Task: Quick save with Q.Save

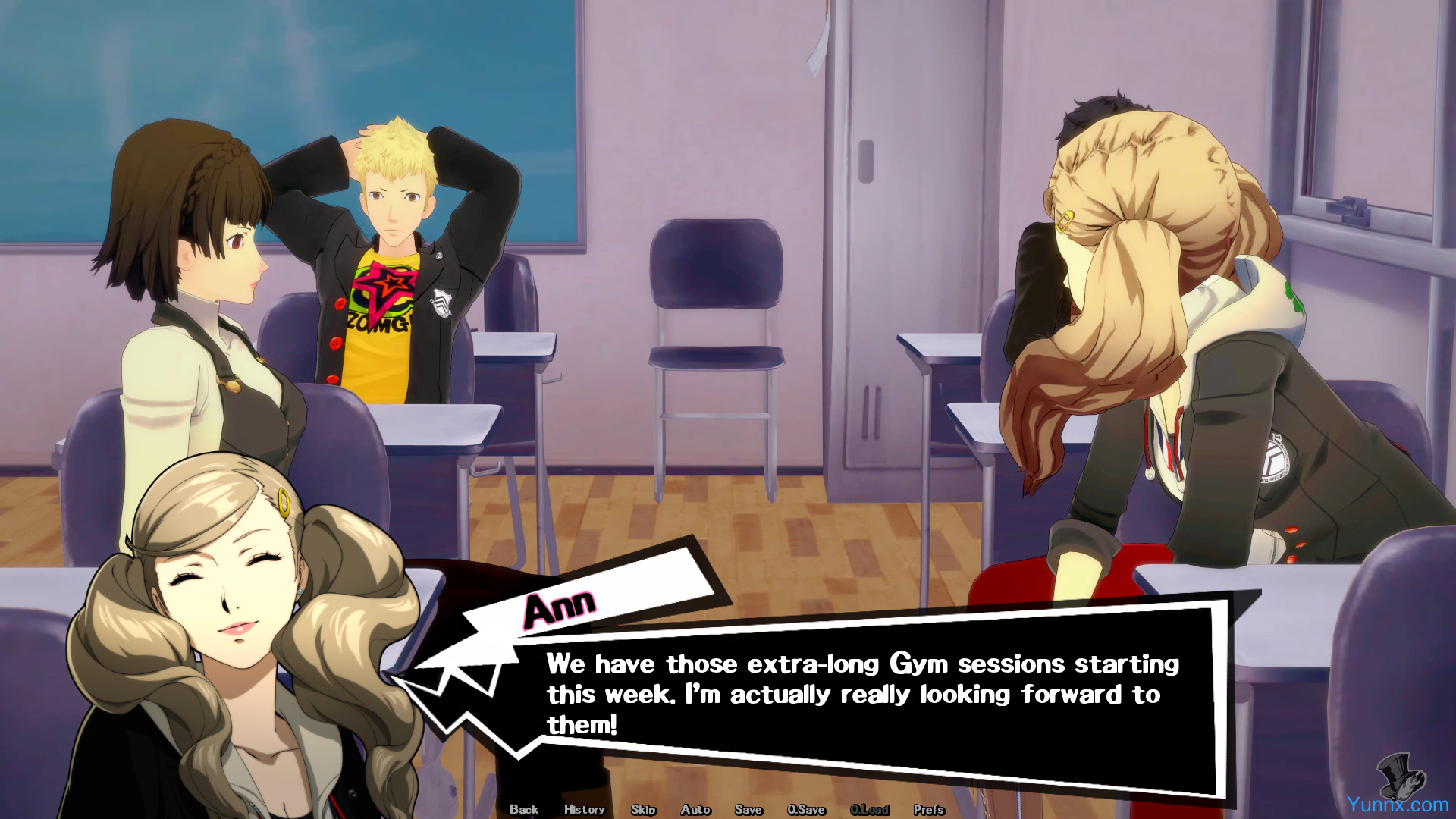Action: pos(805,809)
